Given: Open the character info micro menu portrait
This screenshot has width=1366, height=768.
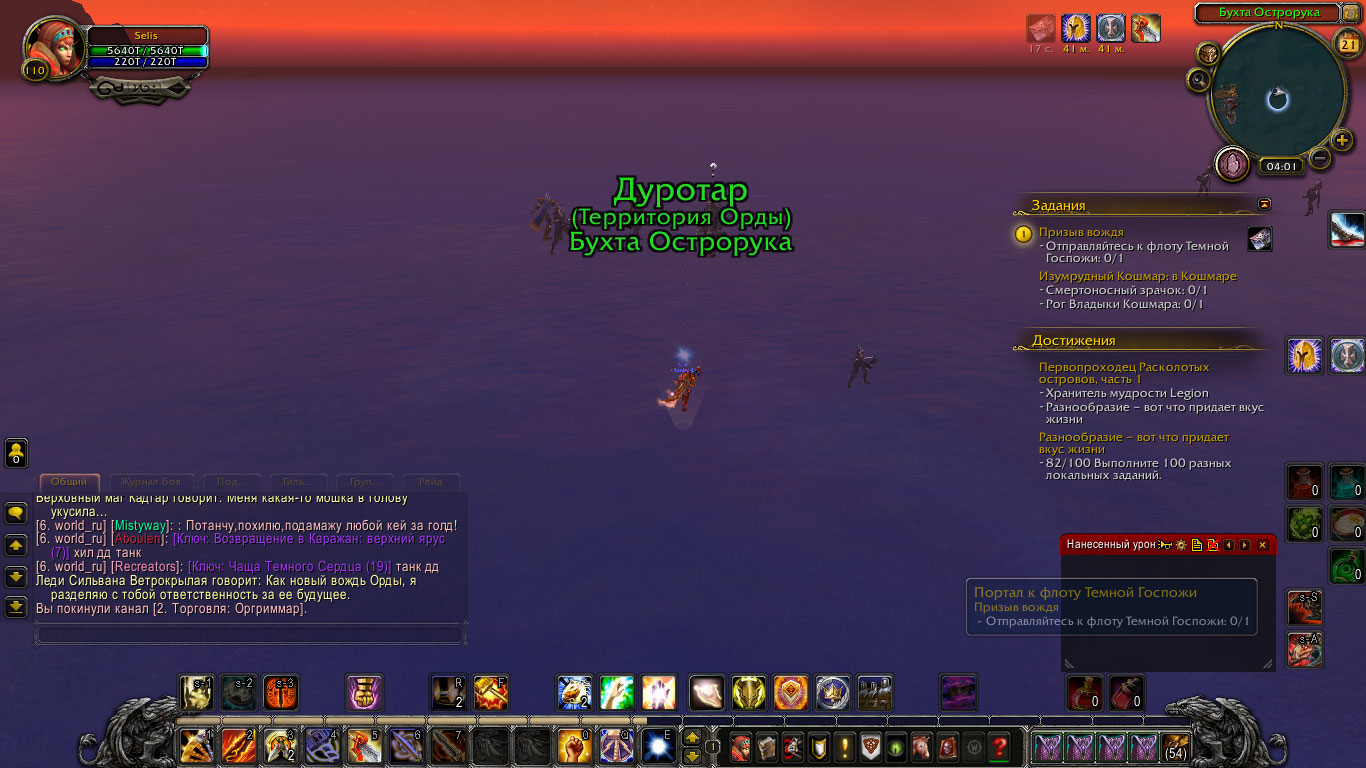Looking at the screenshot, I should 740,746.
